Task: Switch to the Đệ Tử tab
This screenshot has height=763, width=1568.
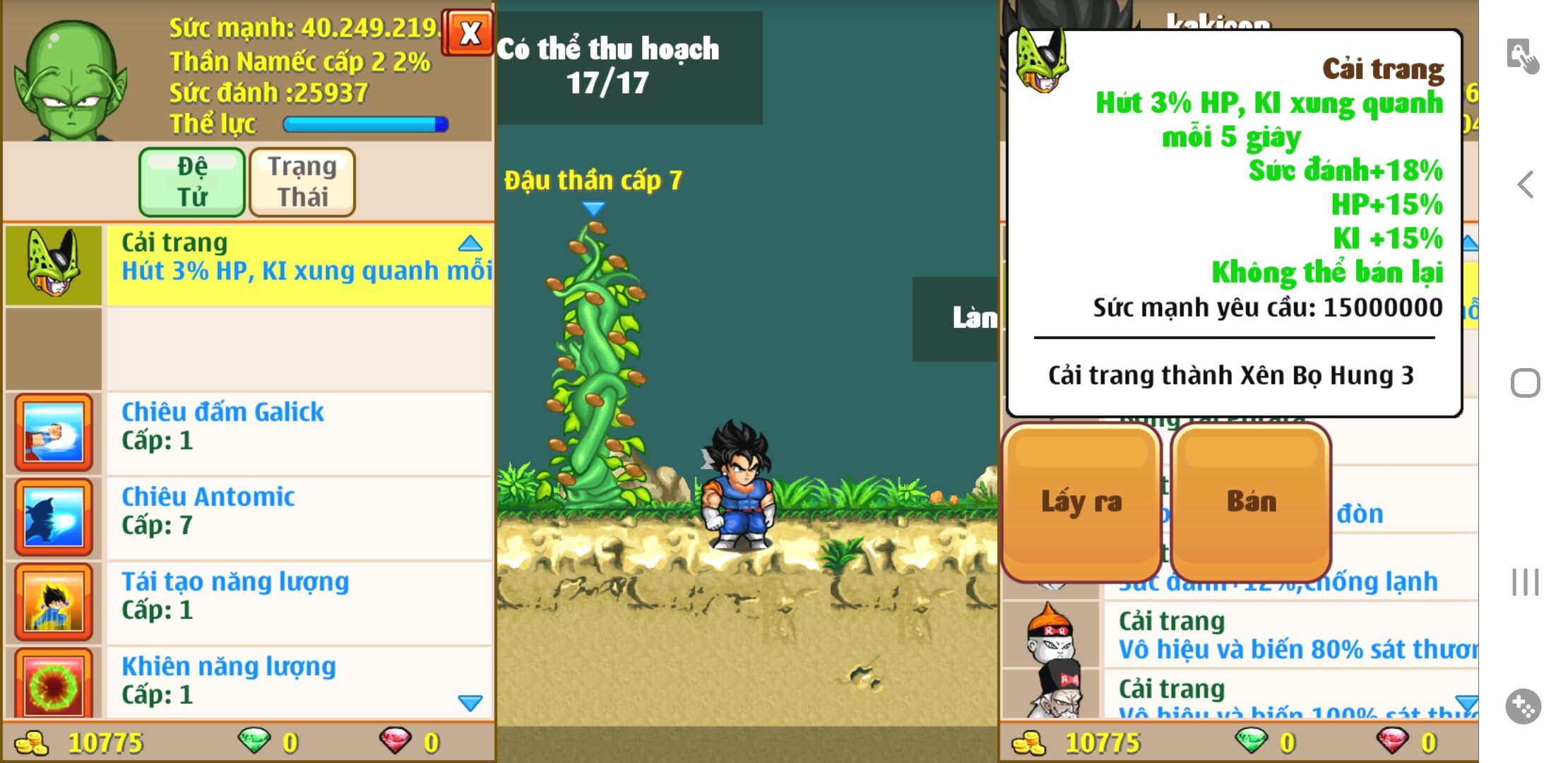Action: [x=192, y=182]
